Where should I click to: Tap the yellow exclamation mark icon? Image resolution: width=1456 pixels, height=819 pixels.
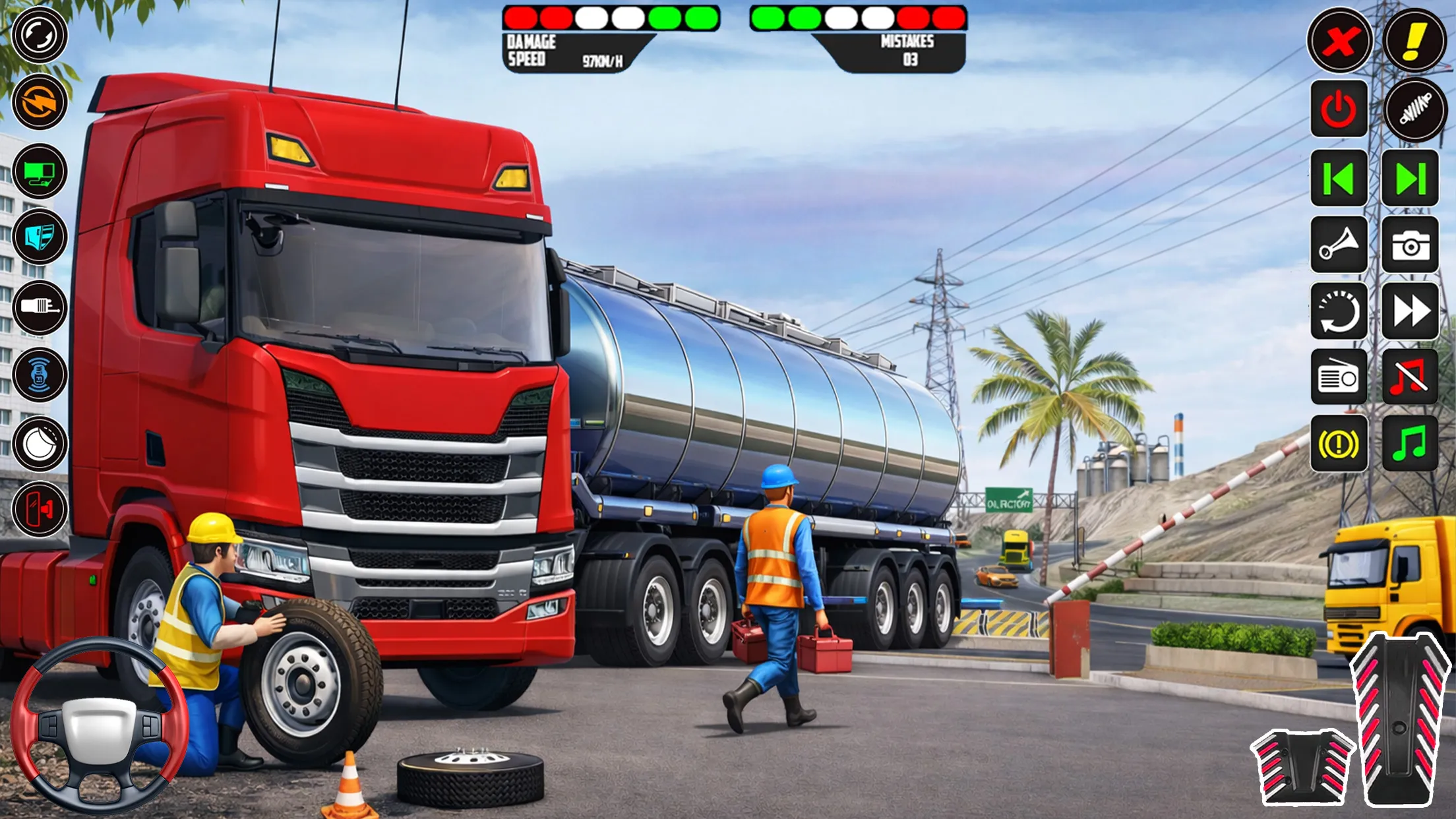click(1414, 41)
